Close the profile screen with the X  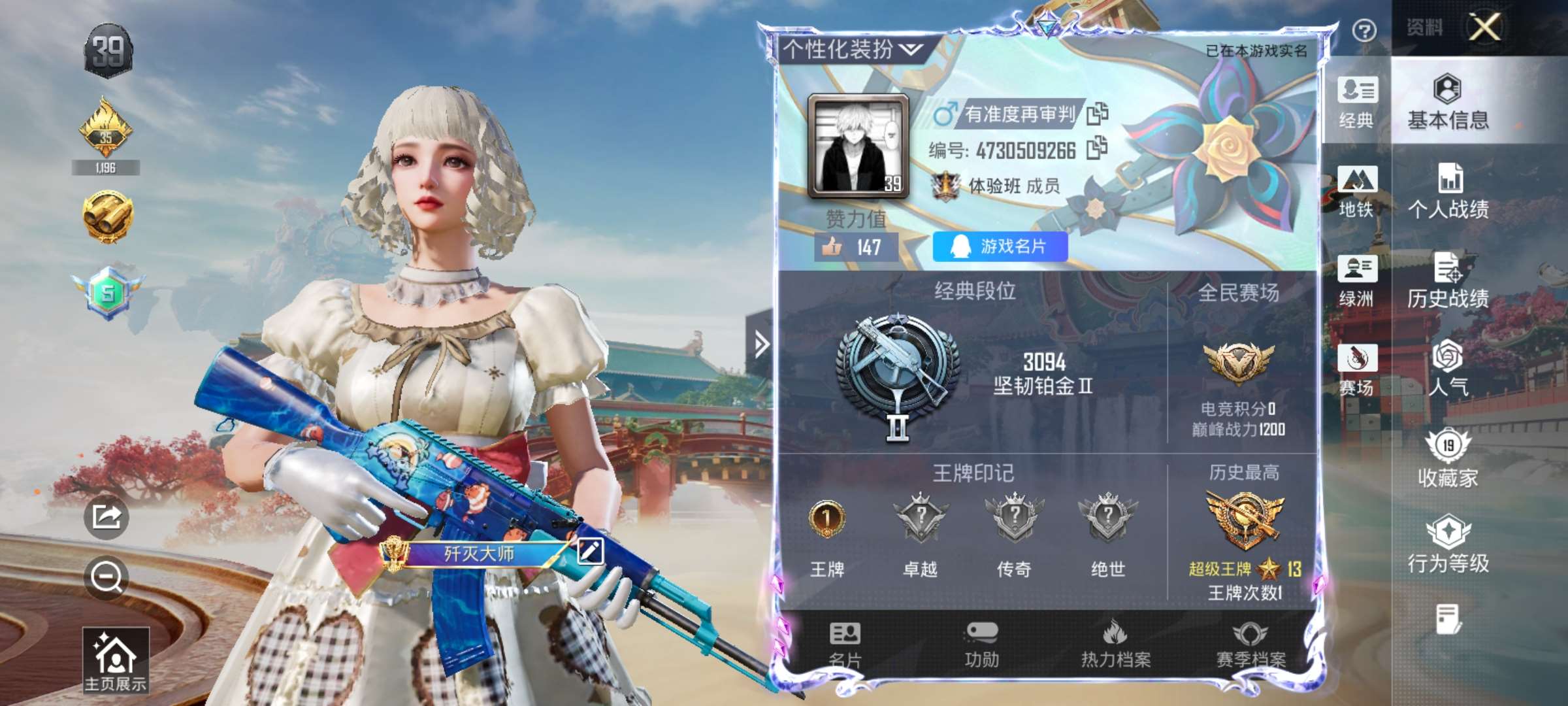(x=1484, y=28)
